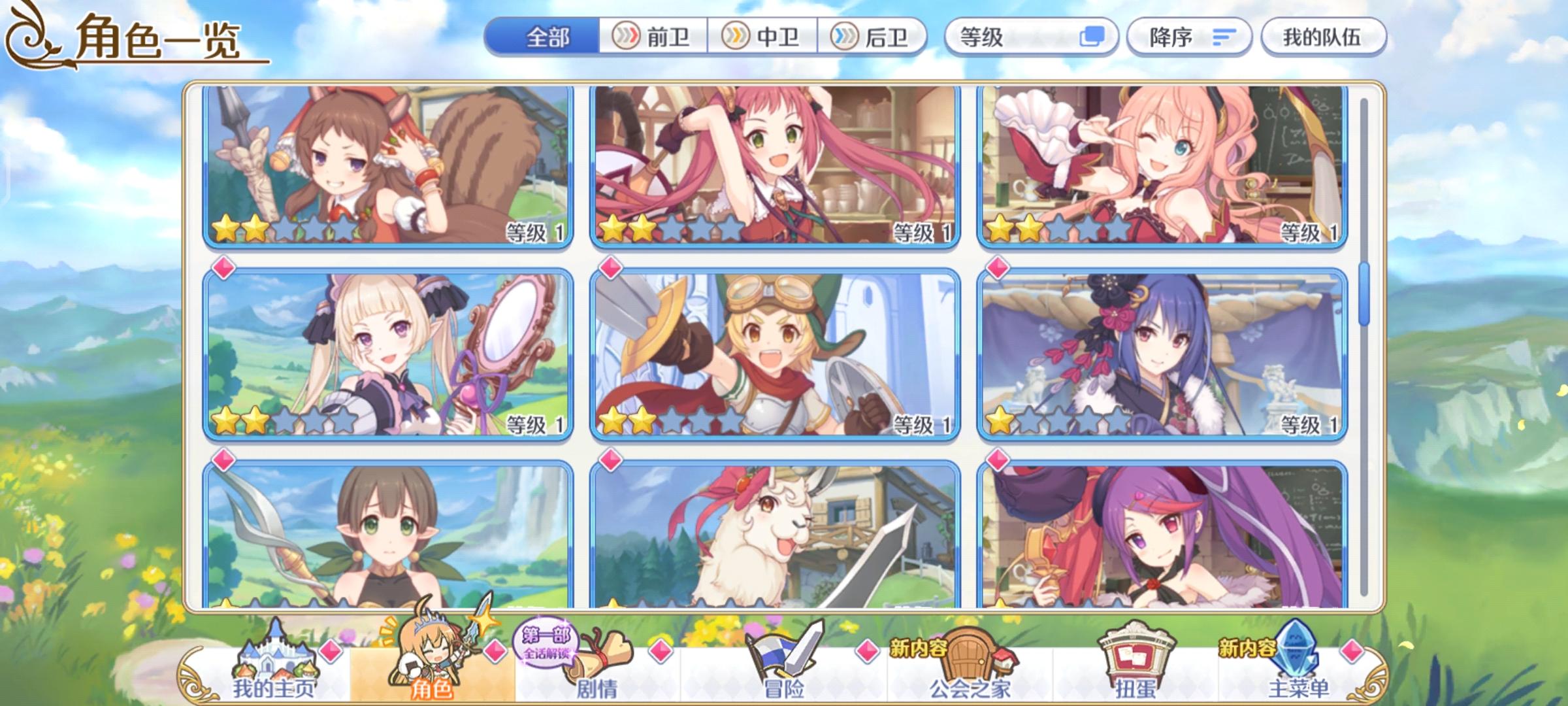This screenshot has height=706, width=1568.
Task: Toggle the 全部 filter to show all characters
Action: (549, 37)
